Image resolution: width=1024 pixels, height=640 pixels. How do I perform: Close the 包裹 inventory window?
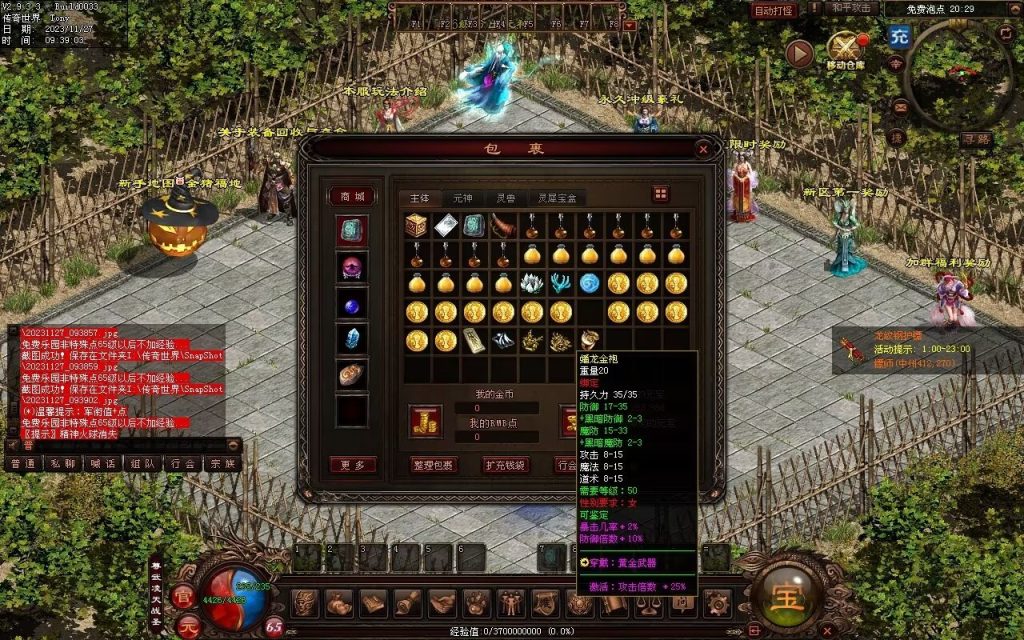[x=703, y=149]
